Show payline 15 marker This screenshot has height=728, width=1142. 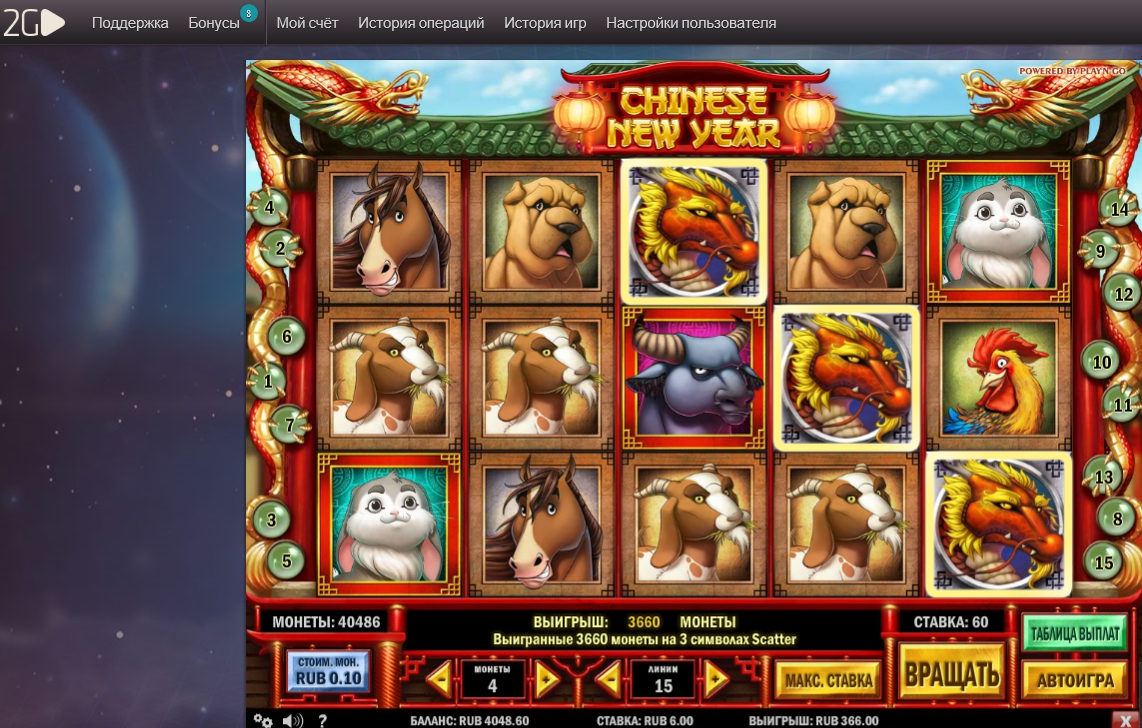pyautogui.click(x=1103, y=563)
